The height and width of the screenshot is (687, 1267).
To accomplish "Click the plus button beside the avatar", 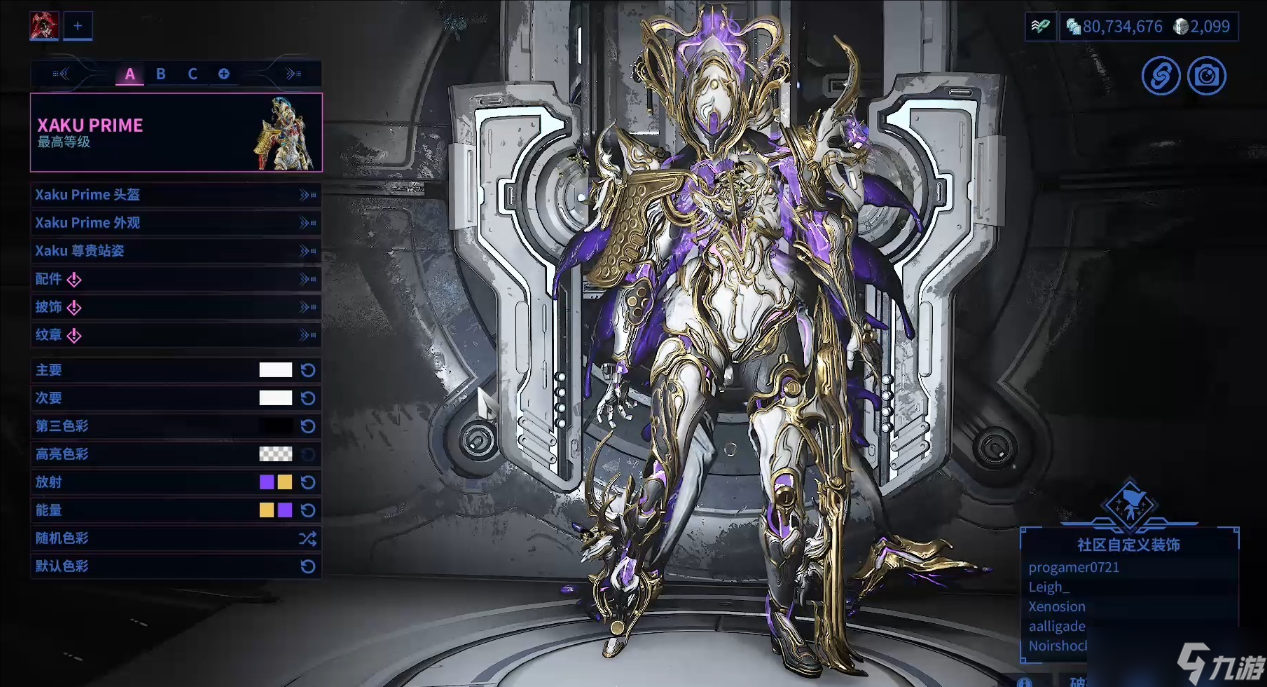I will tap(77, 25).
